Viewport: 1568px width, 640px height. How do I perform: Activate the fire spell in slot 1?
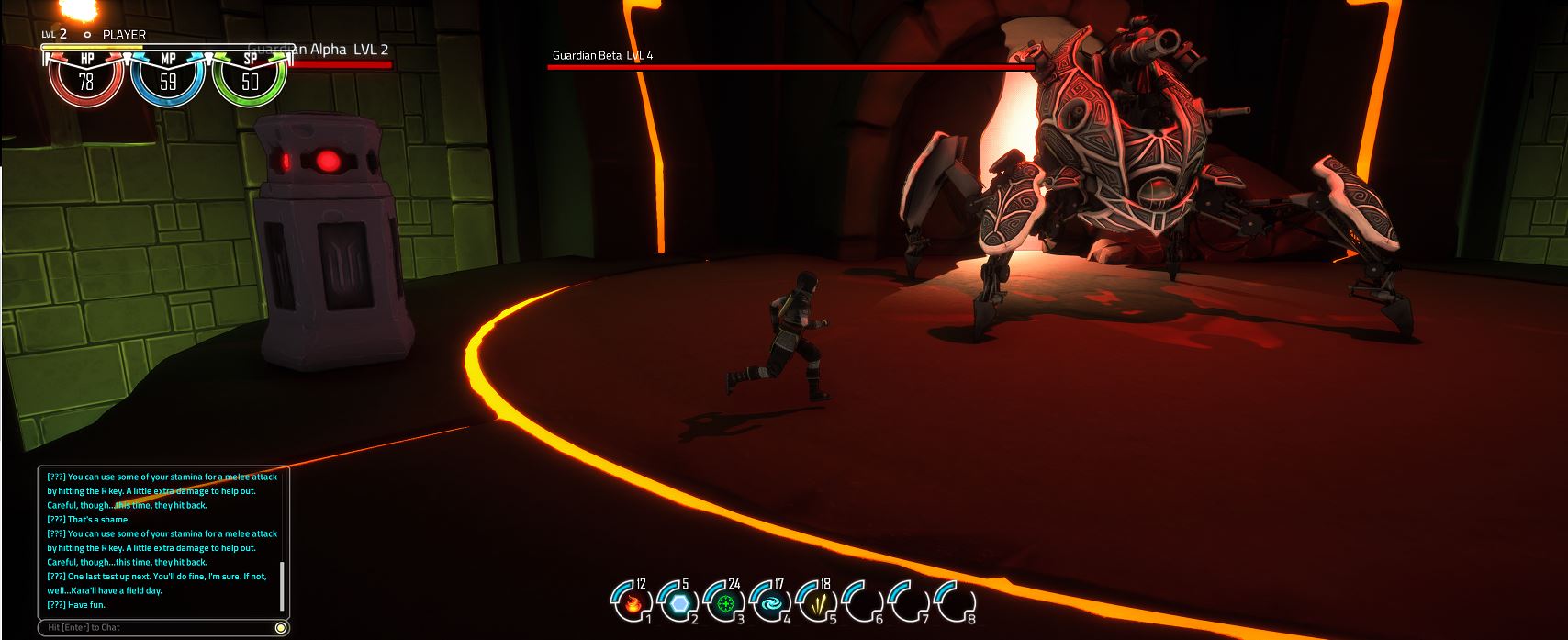pos(633,603)
